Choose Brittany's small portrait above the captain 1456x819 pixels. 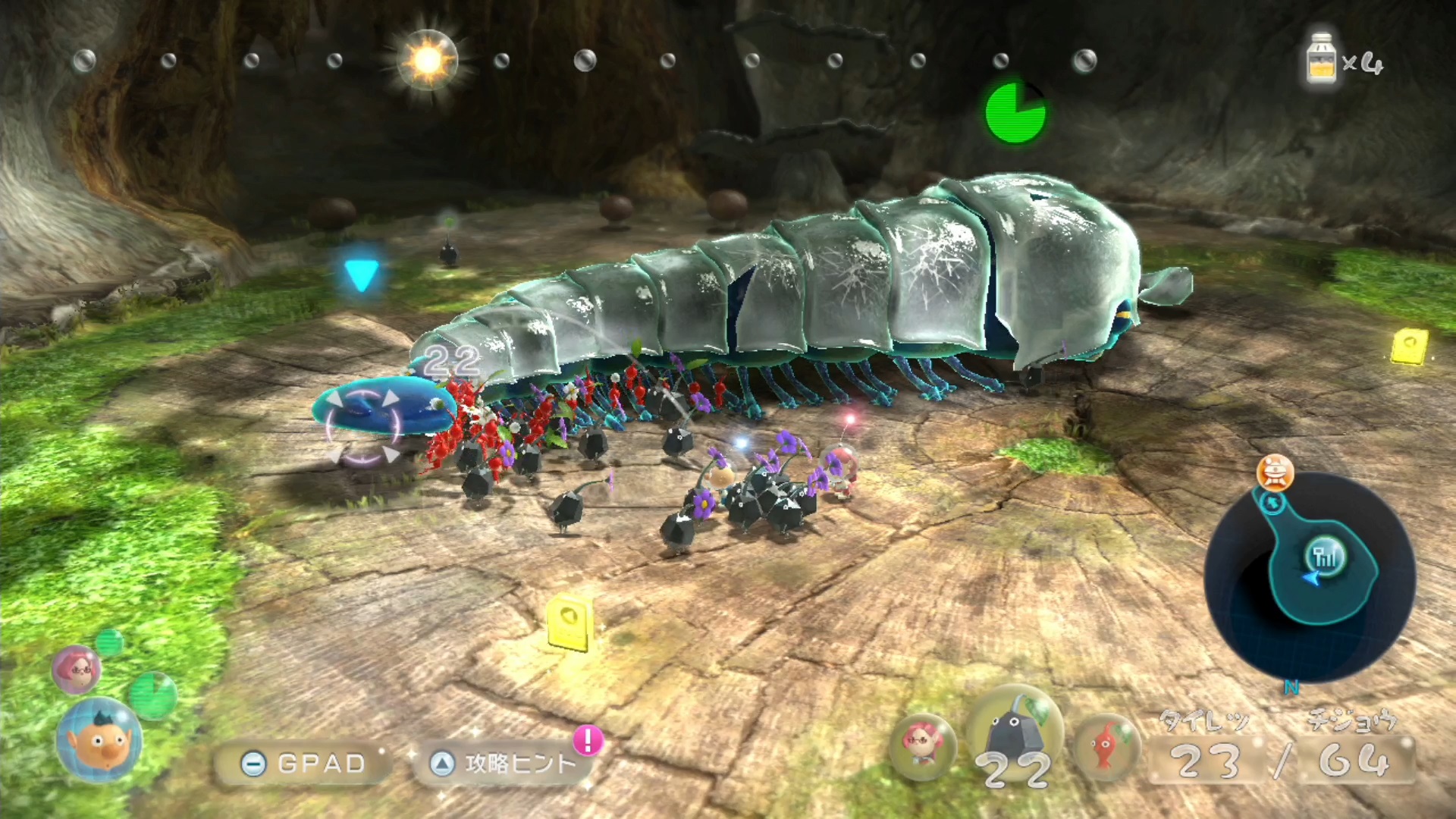75,669
